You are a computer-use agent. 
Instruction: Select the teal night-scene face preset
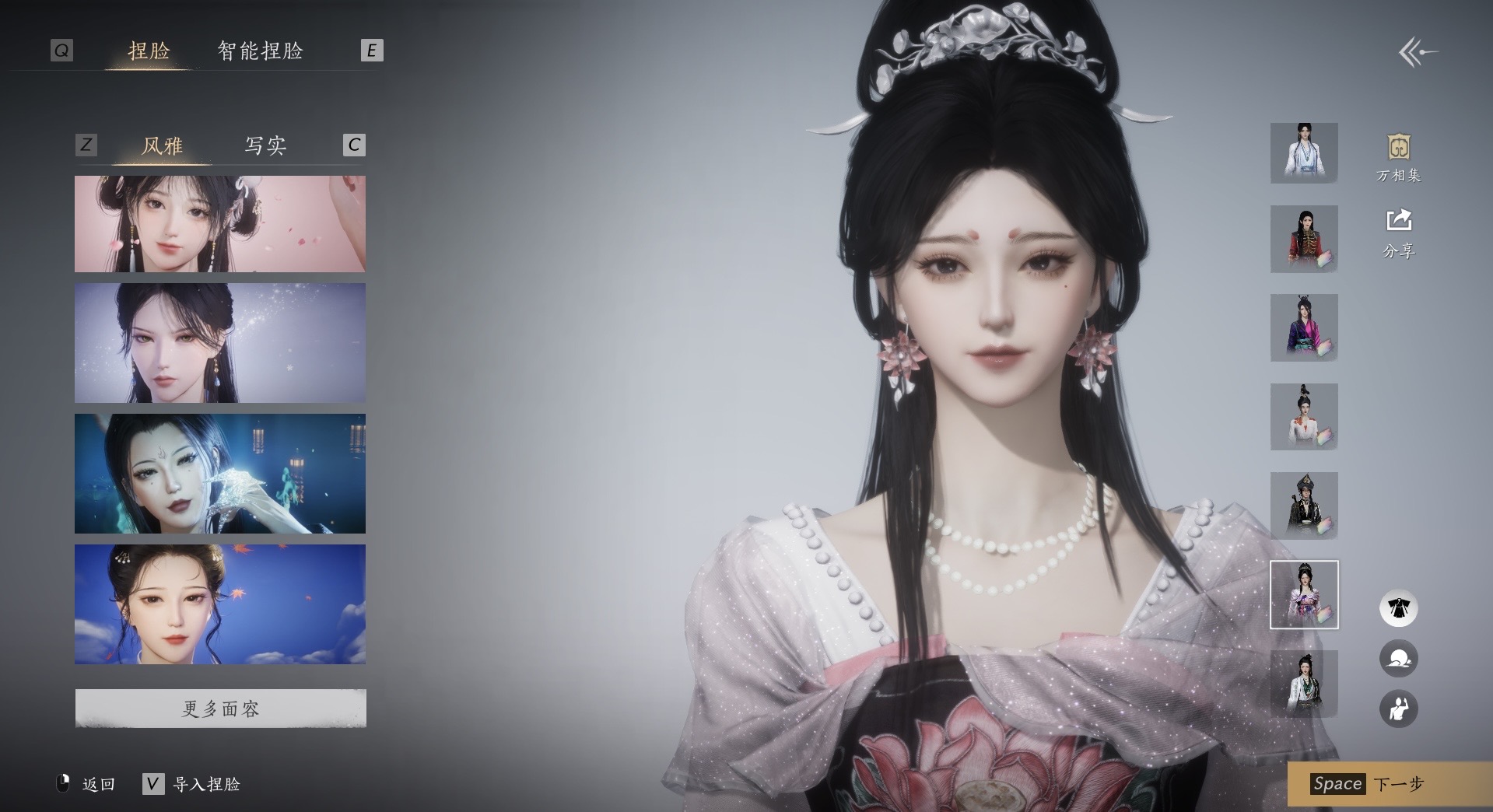click(x=220, y=474)
